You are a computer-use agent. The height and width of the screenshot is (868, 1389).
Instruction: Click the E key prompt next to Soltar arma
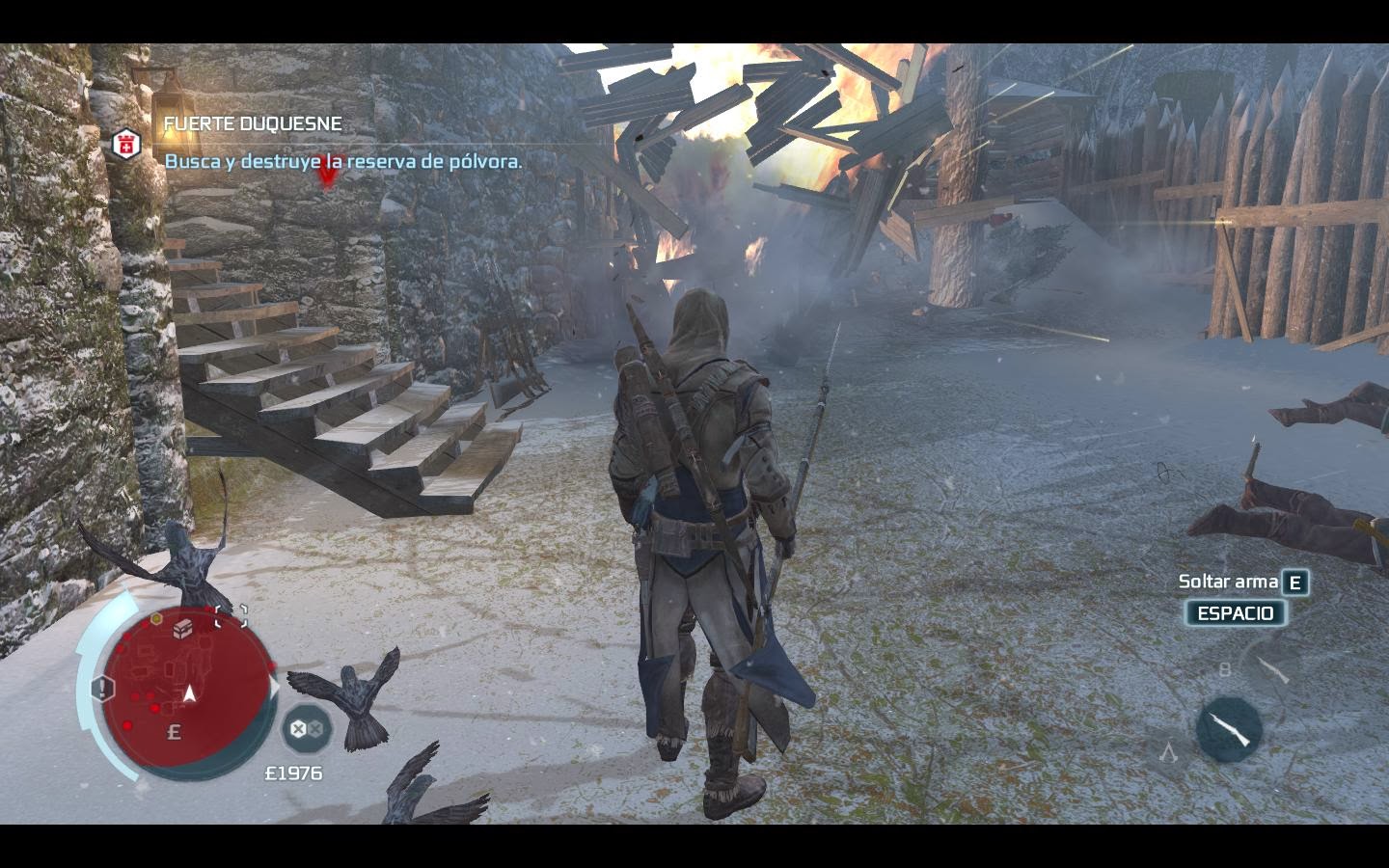1294,584
